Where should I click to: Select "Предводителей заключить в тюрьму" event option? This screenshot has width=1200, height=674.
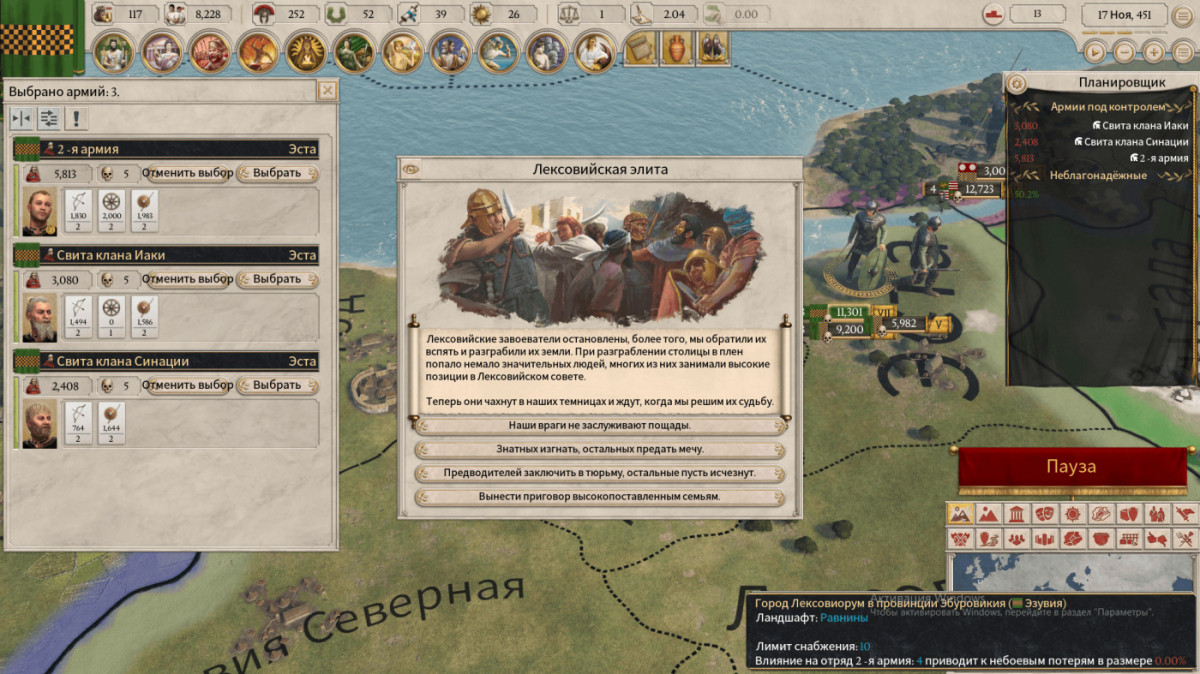click(599, 473)
